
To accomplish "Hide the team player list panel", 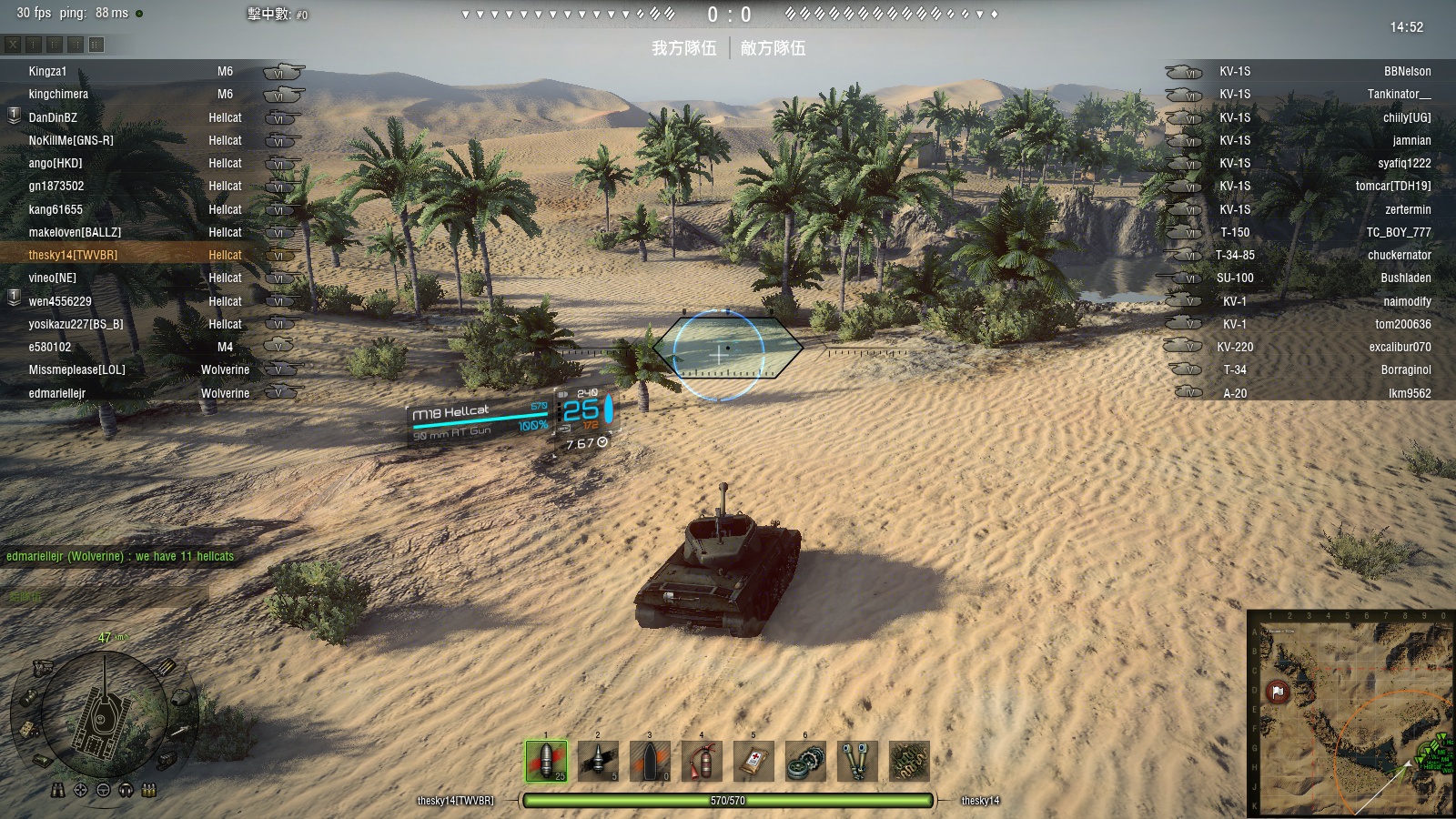I will click(13, 44).
